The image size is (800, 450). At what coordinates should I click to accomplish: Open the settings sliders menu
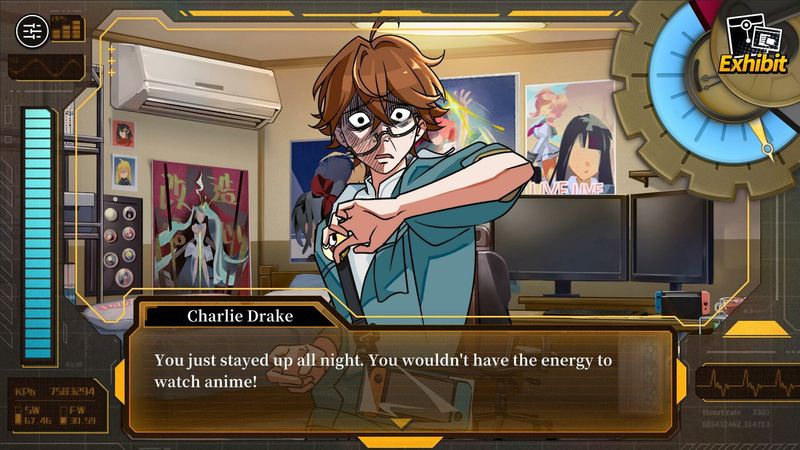click(31, 31)
